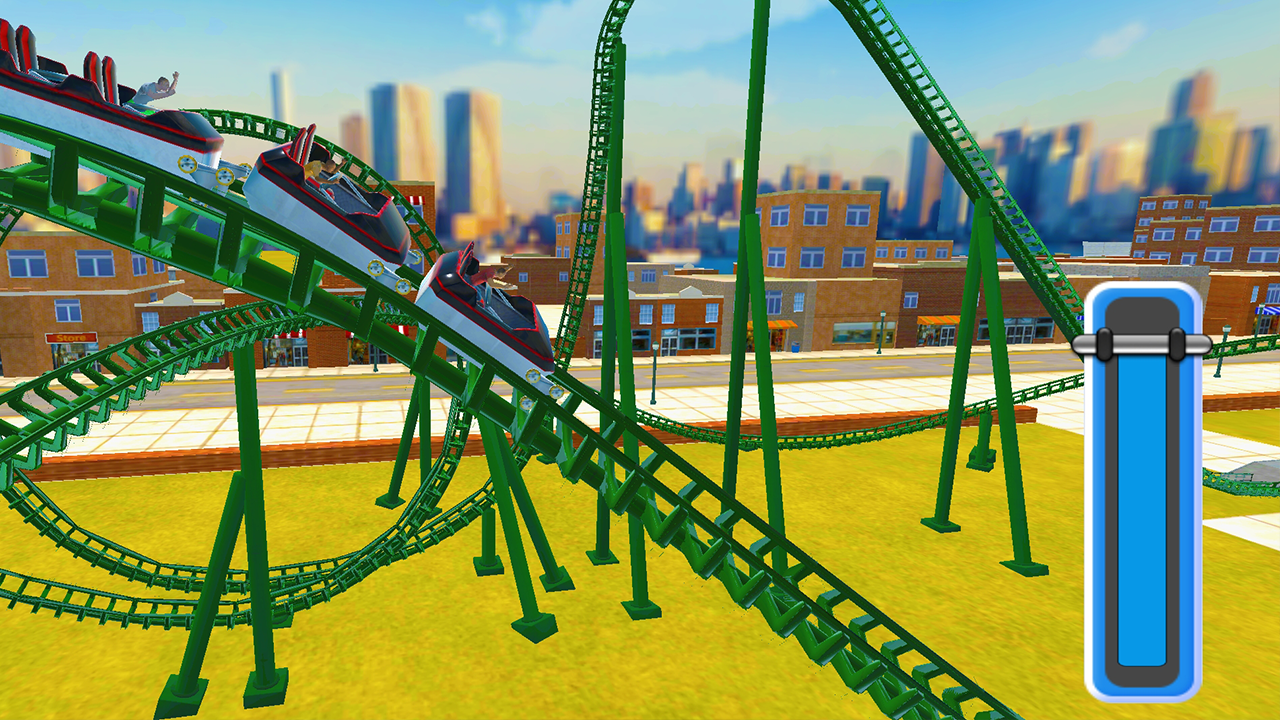Select the Store sign on the brick building
Screen dimensions: 1280x720
[73, 339]
